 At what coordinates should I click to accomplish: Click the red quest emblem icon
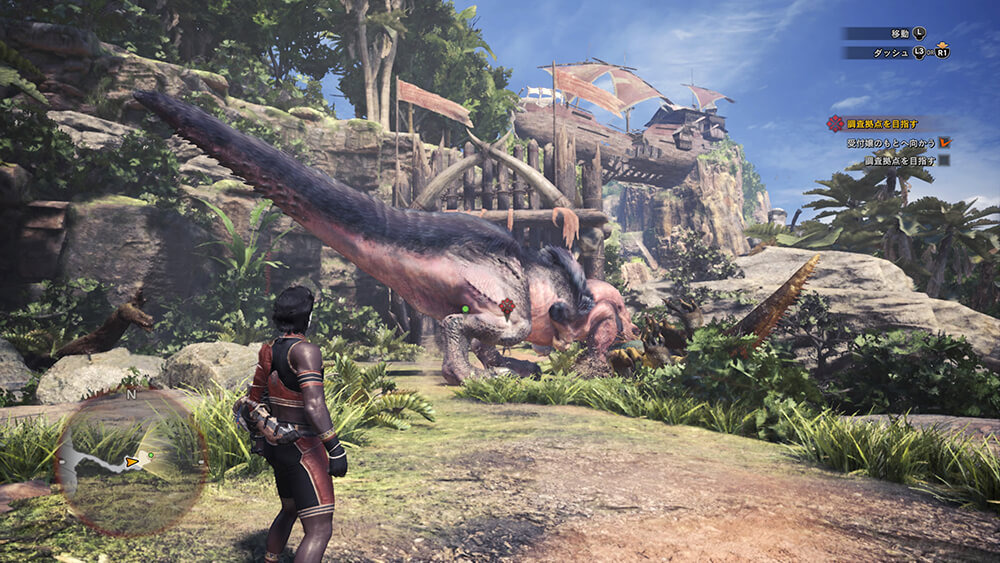click(x=835, y=123)
